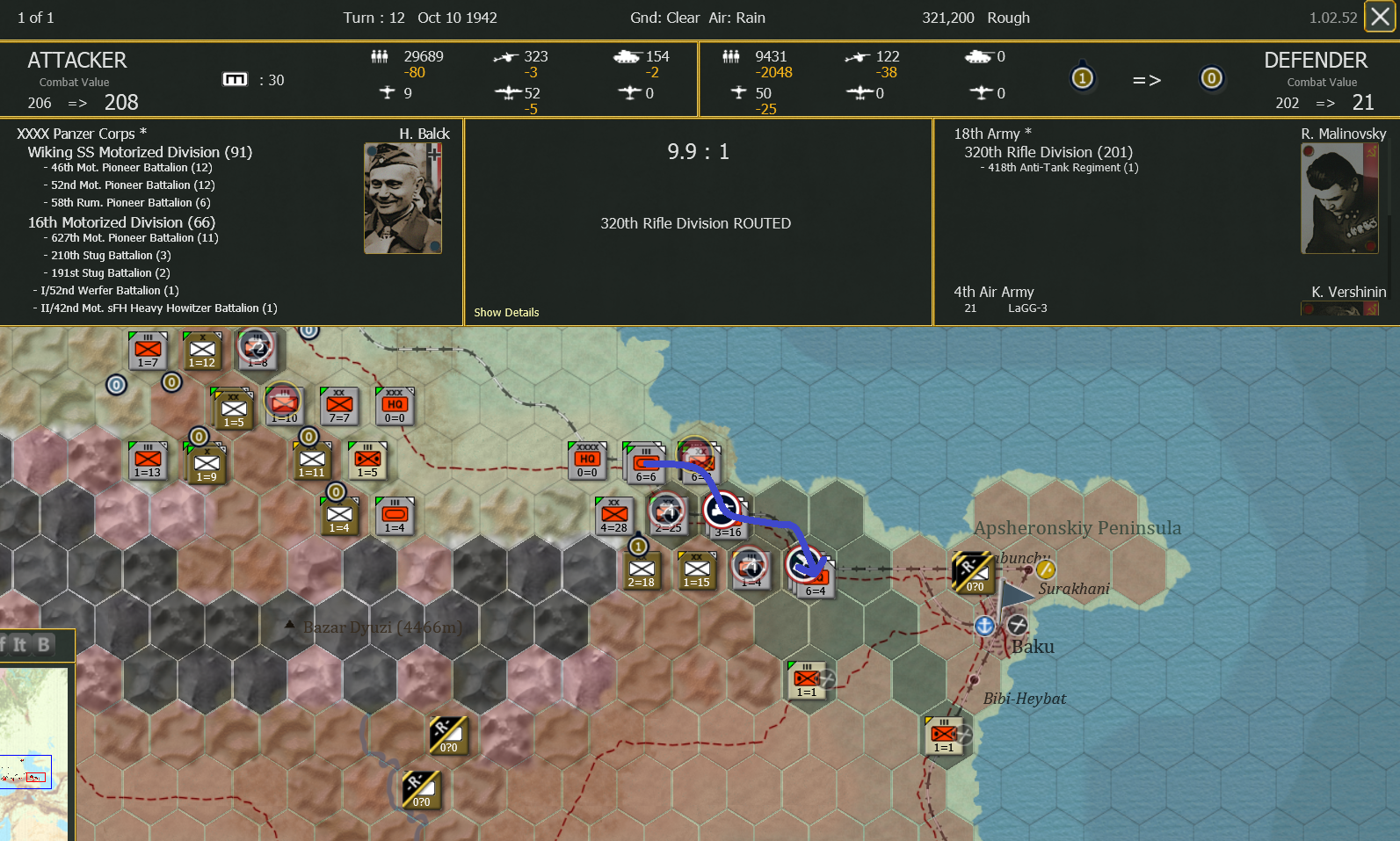Click the minimap to recenter the map view
The width and height of the screenshot is (1400, 841).
click(x=35, y=756)
